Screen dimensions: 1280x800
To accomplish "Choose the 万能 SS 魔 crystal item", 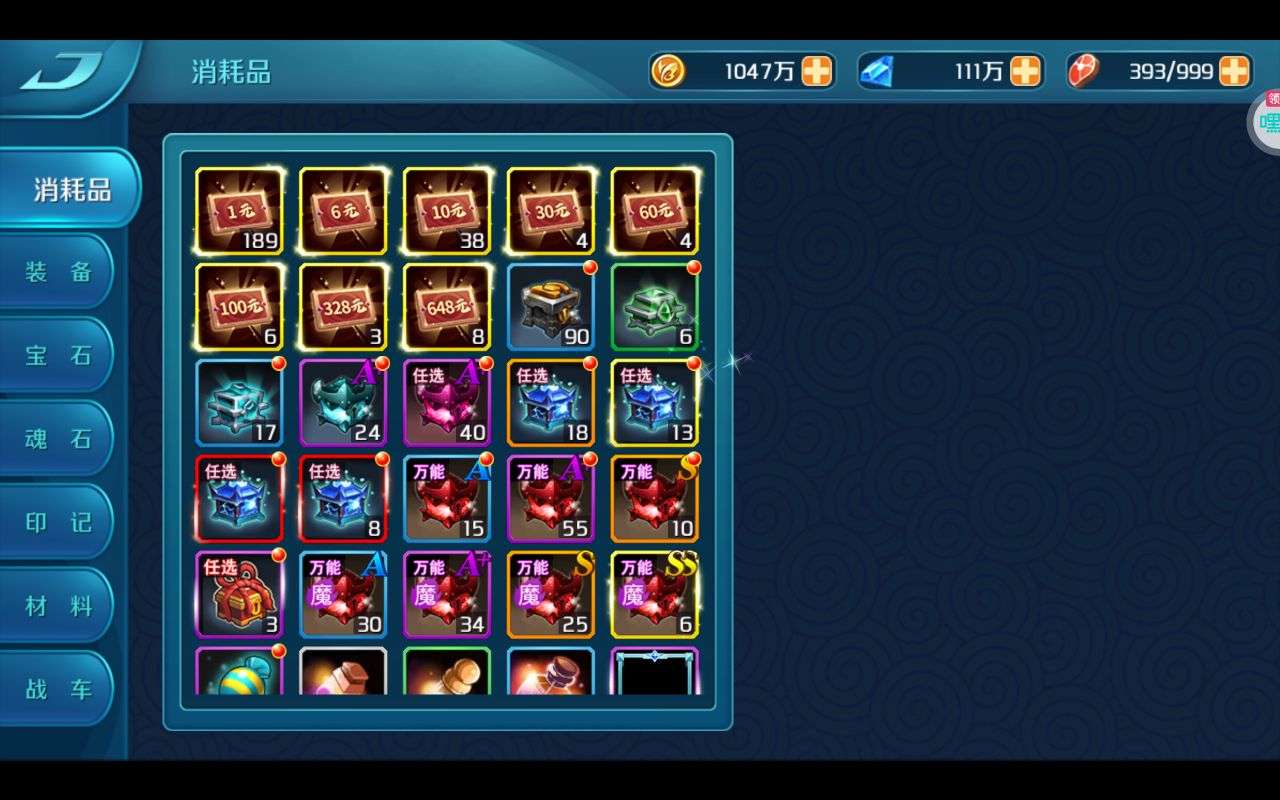I will [x=655, y=595].
